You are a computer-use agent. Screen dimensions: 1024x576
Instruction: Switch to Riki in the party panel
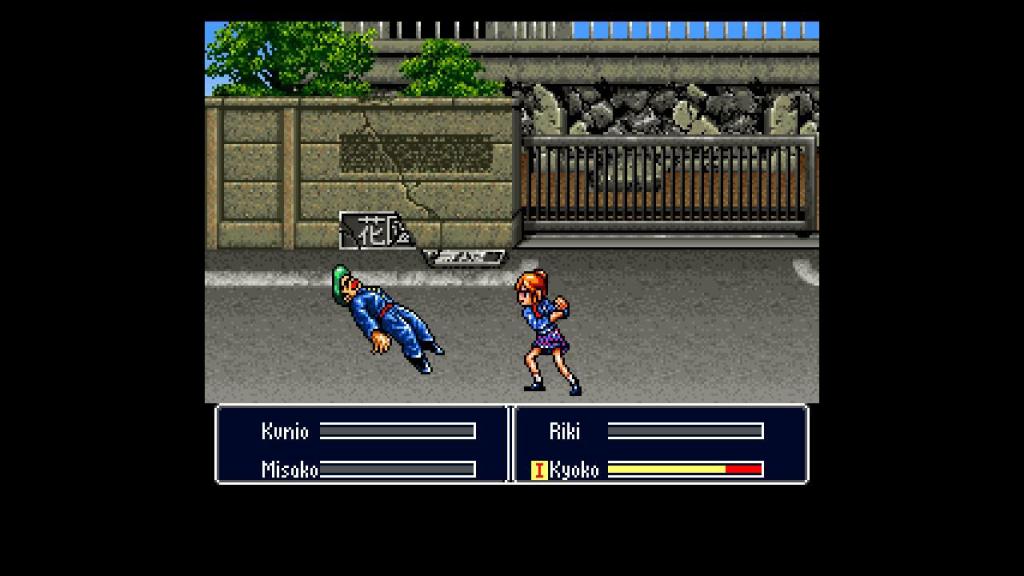[564, 431]
